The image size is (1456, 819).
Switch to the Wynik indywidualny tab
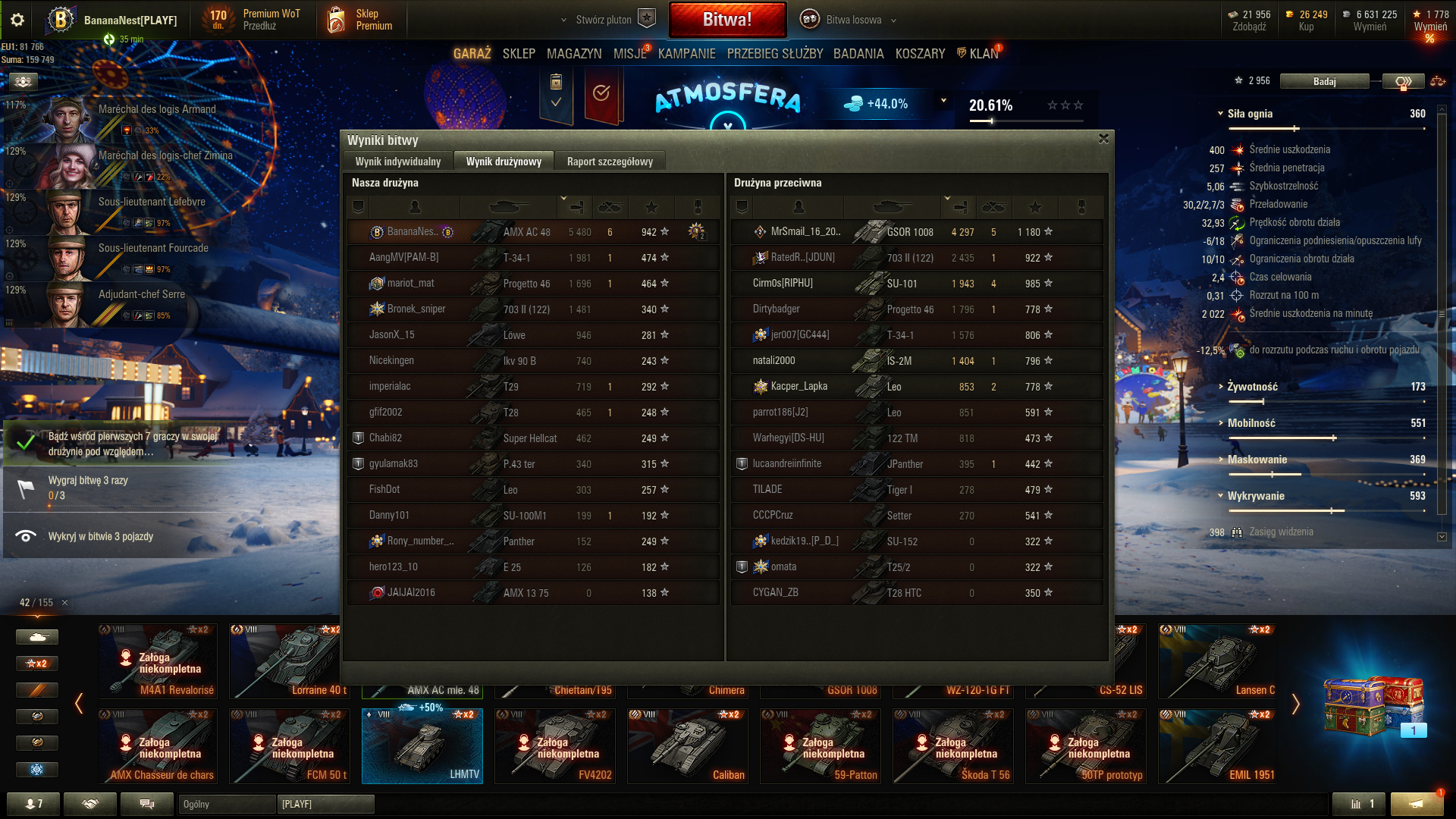point(397,162)
